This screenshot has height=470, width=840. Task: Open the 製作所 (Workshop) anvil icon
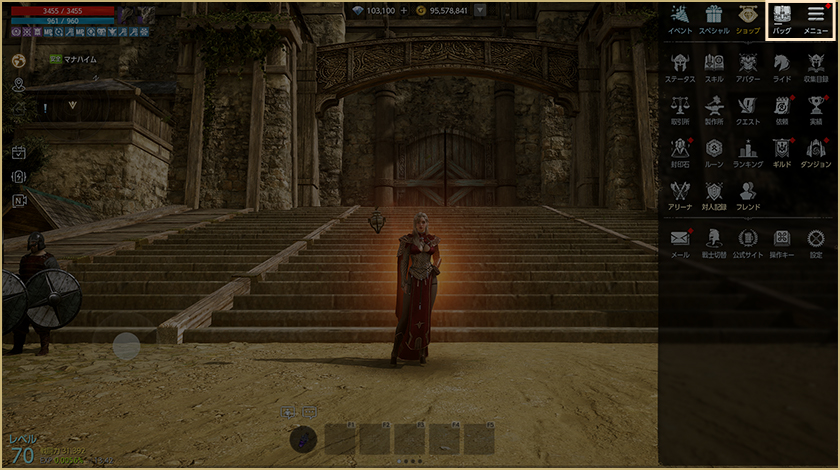[x=714, y=108]
